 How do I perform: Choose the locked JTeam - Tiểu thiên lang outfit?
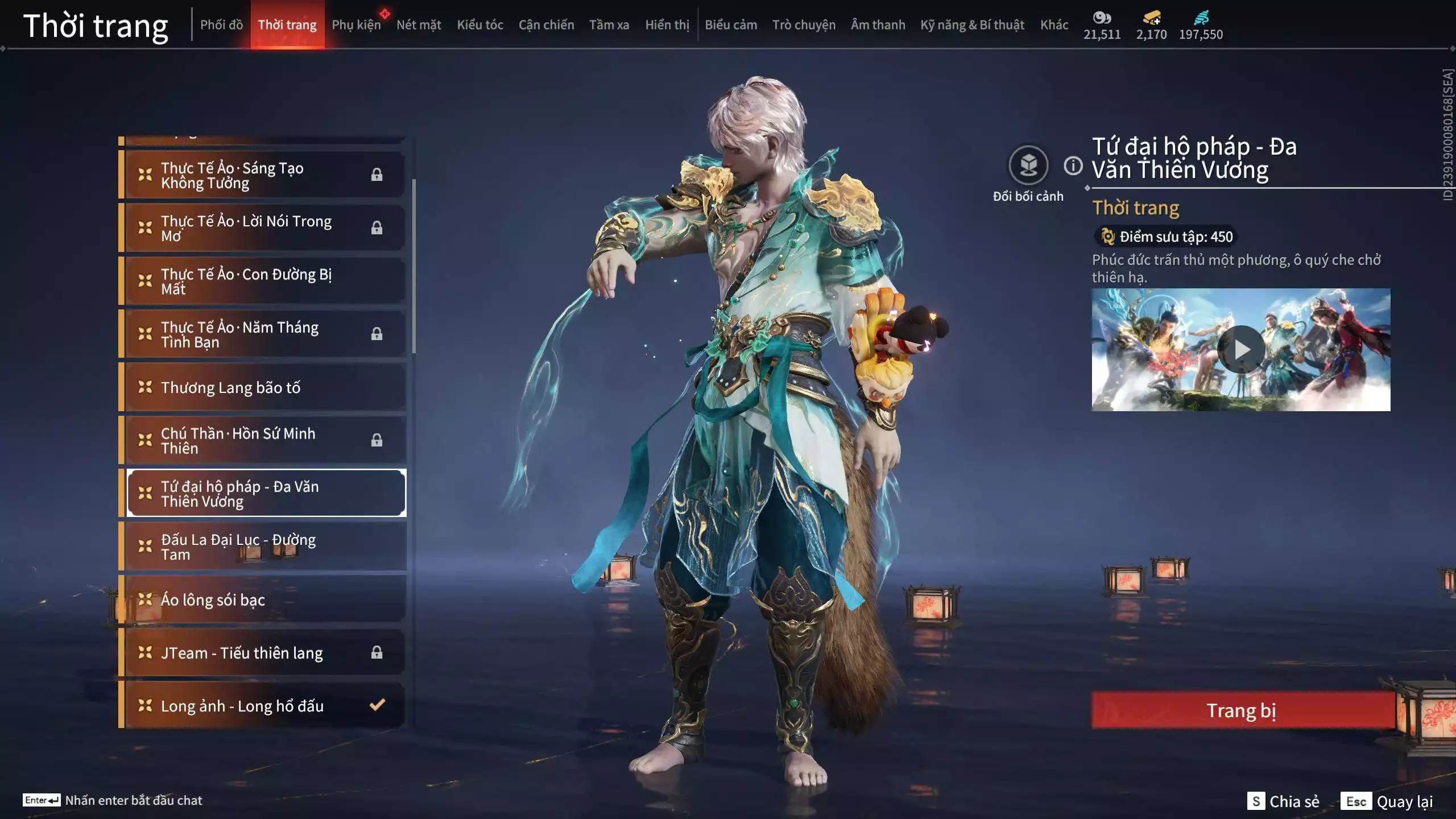point(265,652)
